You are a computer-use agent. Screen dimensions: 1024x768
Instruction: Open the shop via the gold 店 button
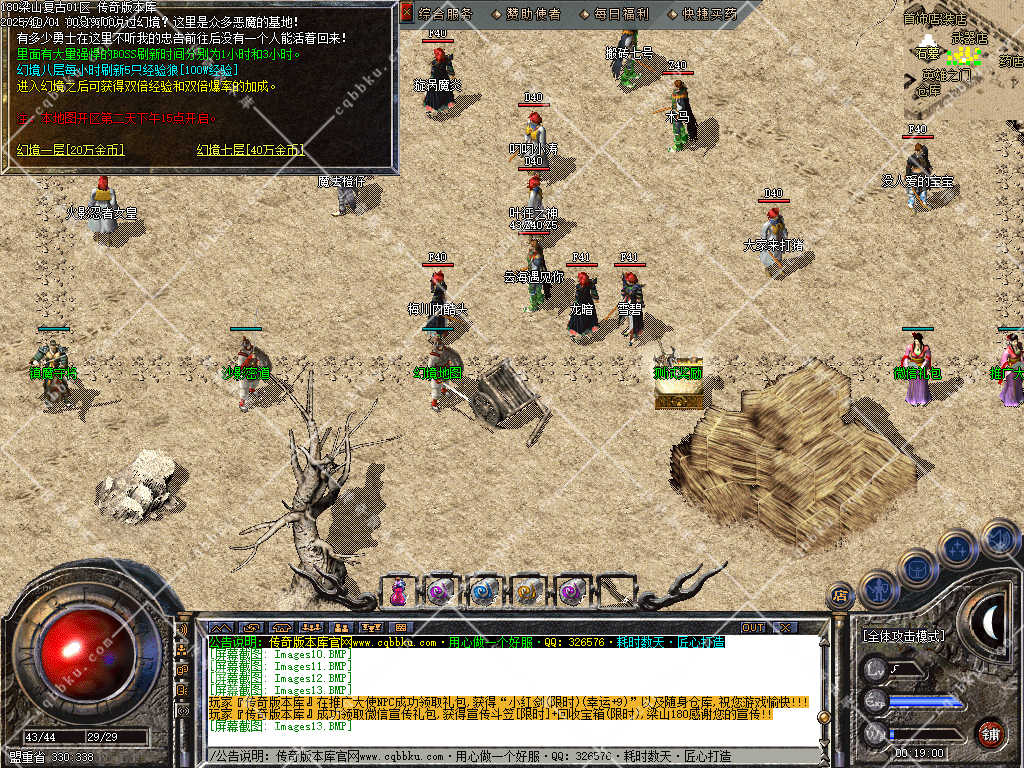840,597
